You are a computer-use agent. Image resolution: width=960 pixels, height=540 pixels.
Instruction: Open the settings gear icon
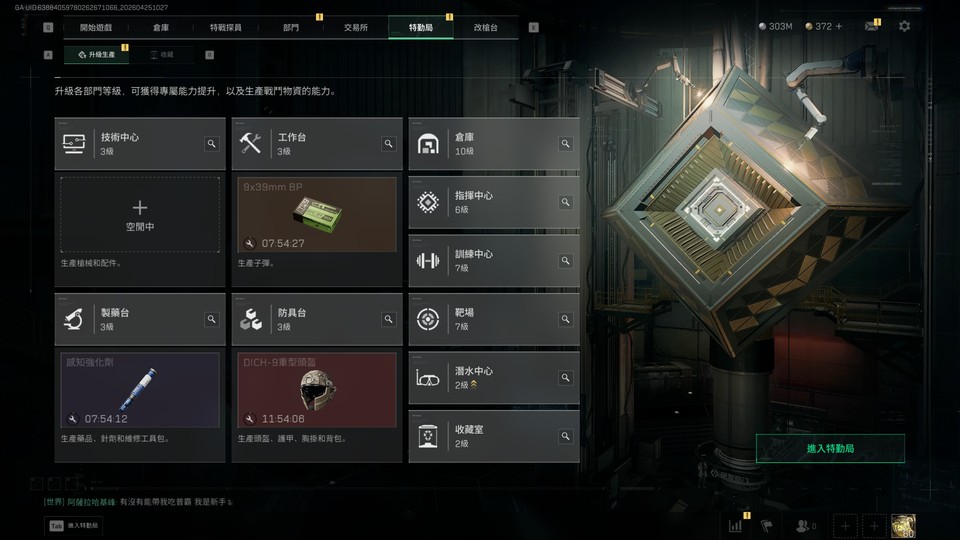[x=904, y=26]
